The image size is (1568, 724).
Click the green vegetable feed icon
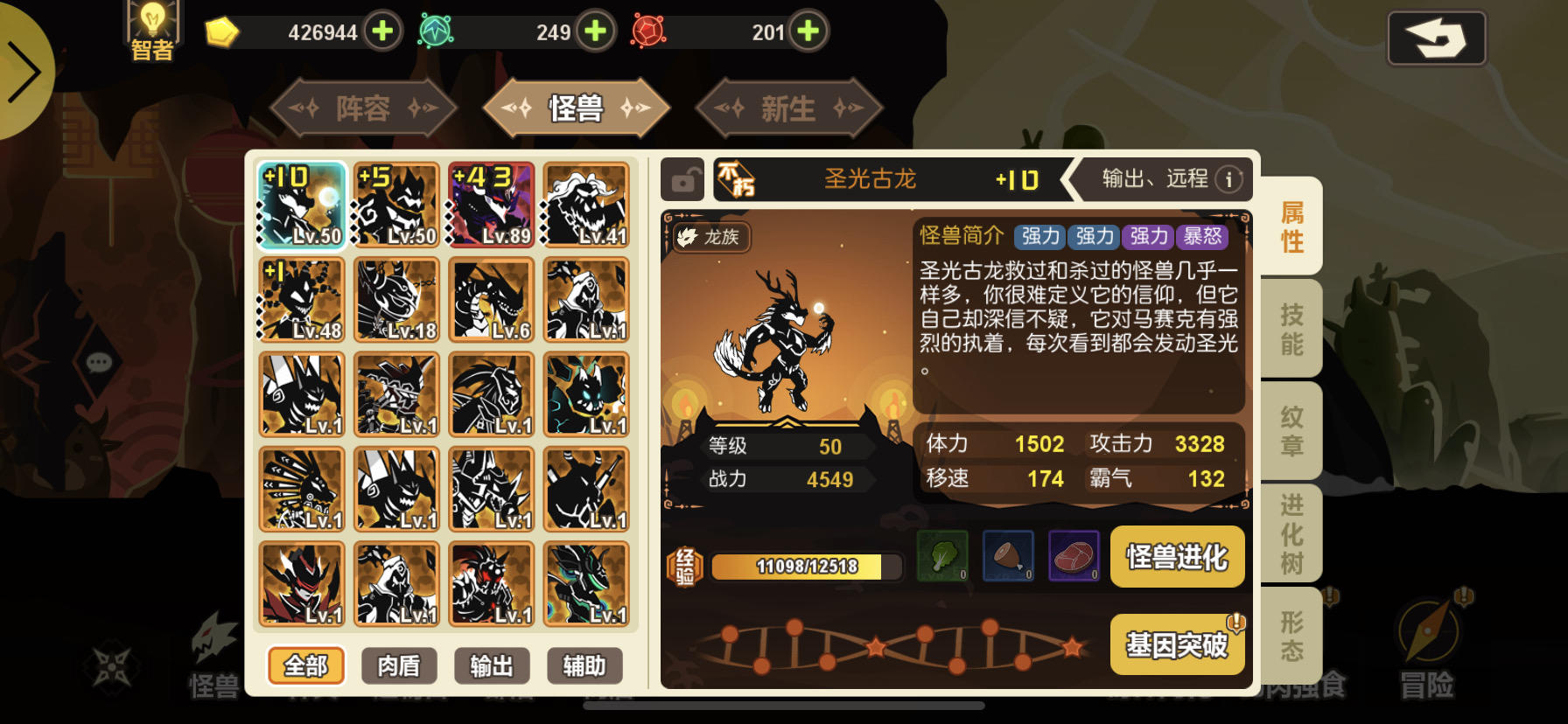942,557
